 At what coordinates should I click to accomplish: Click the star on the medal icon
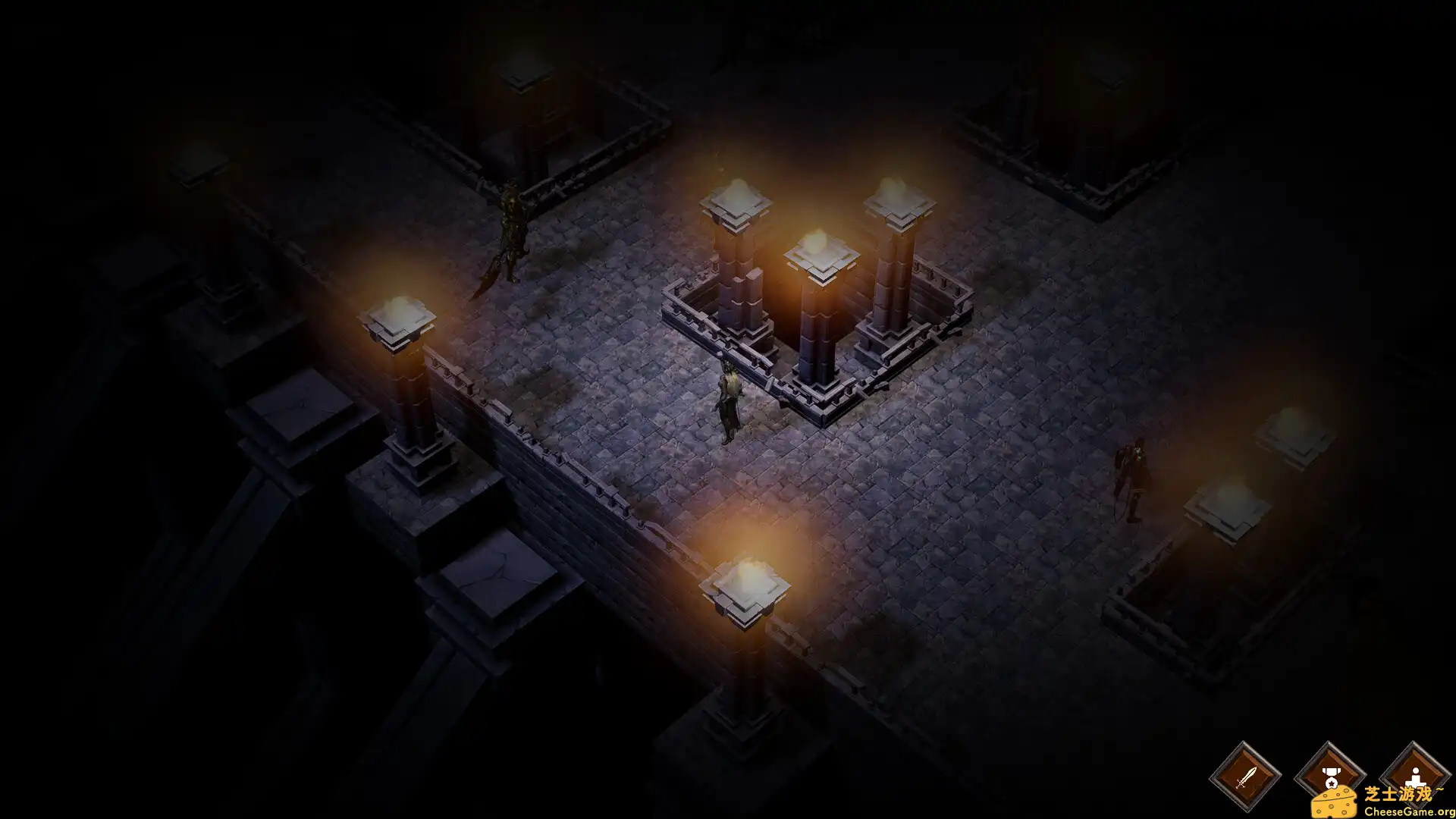(1330, 783)
